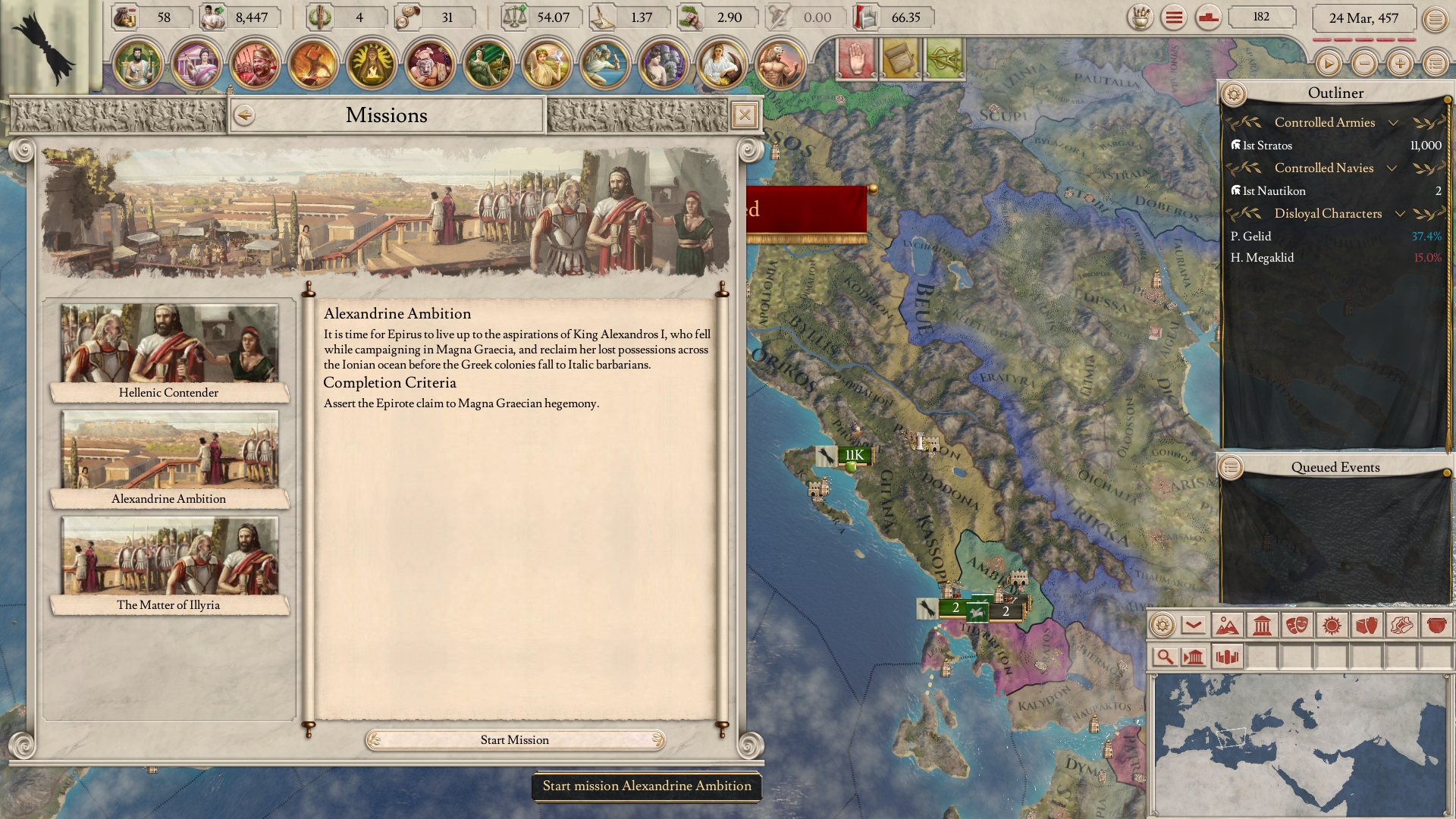Collapse the Controlled Armies section

[1393, 123]
